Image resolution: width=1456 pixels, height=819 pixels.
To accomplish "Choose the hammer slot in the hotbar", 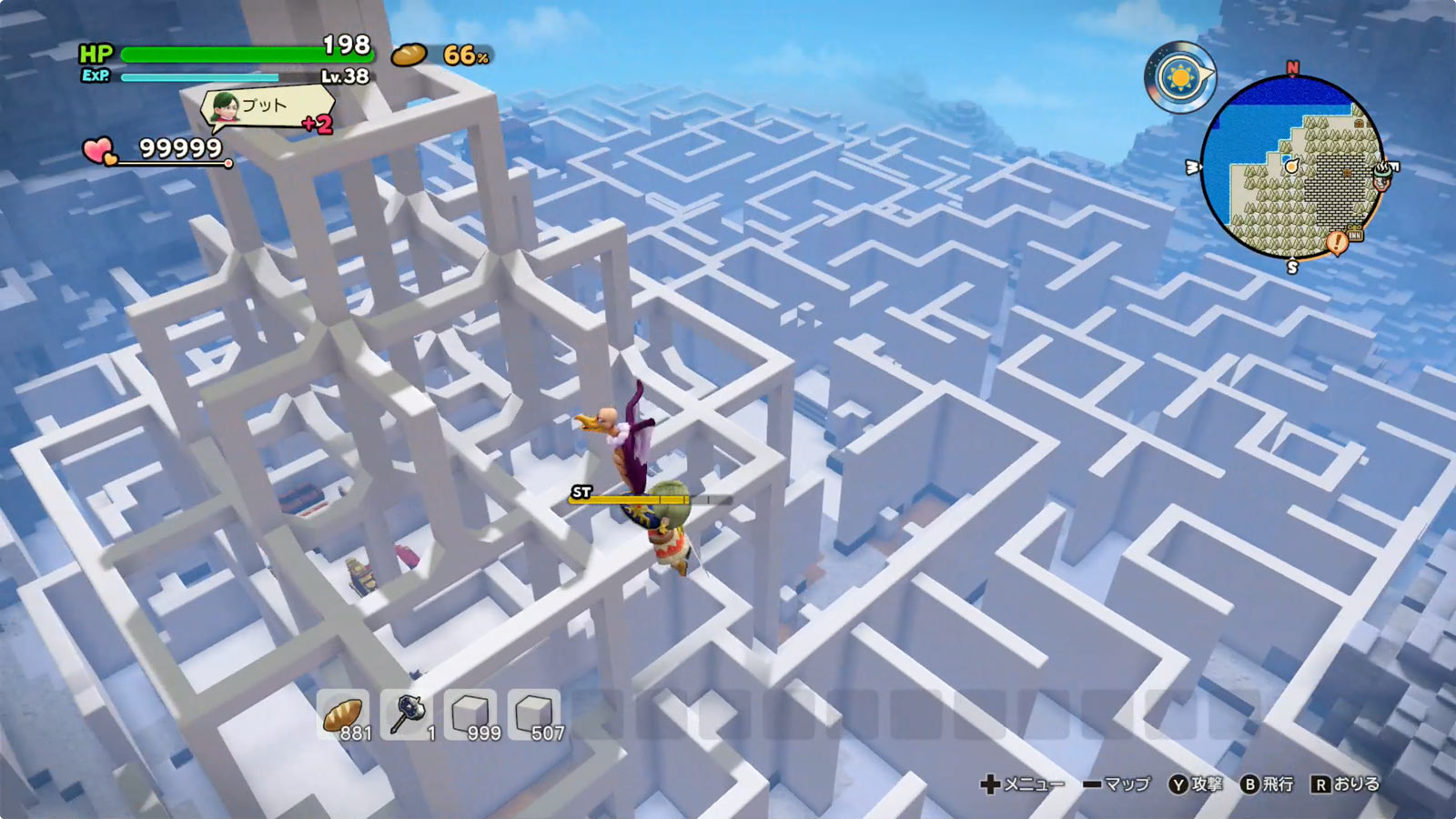I will [407, 715].
